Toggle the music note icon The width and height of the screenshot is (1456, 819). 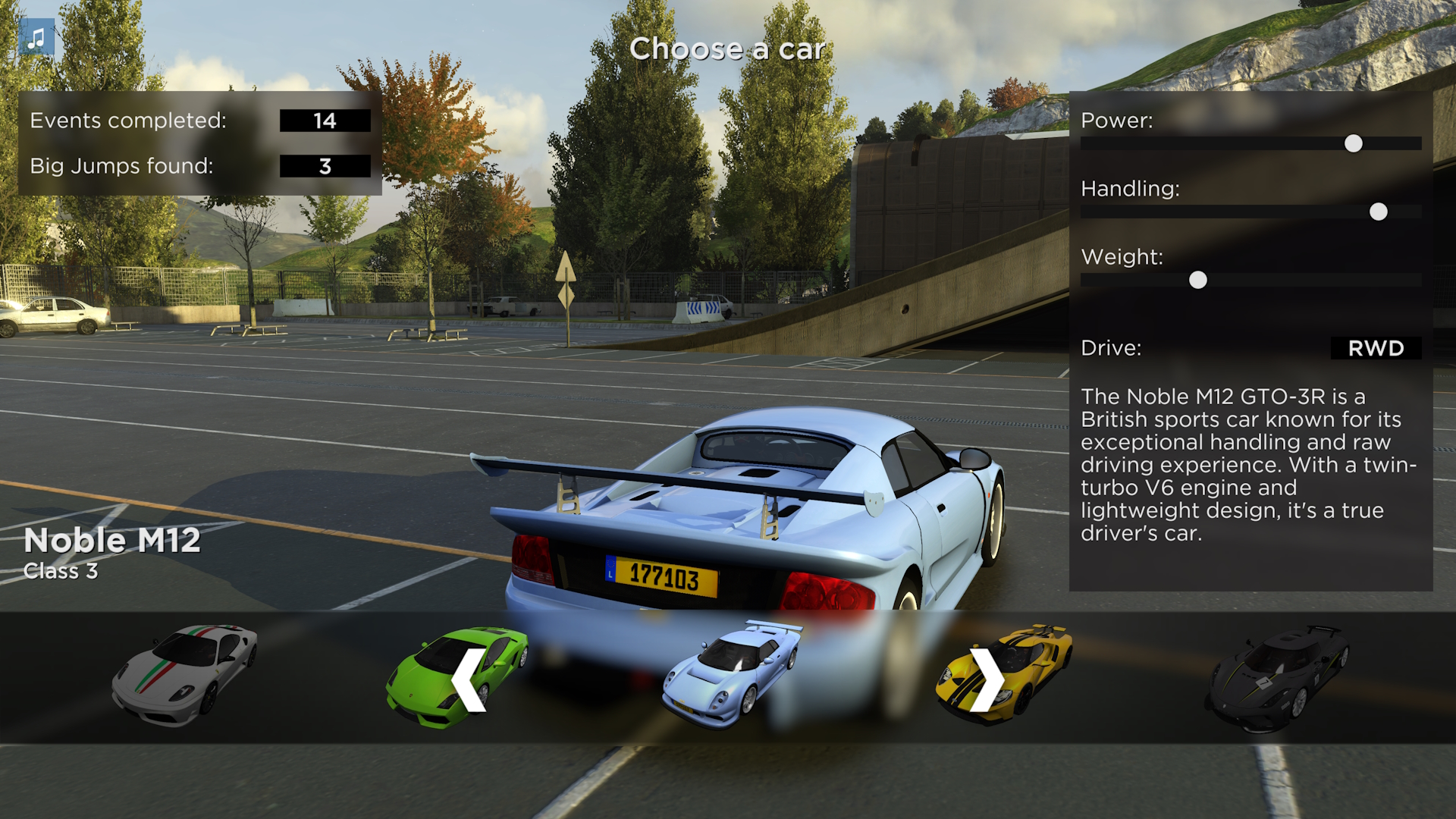point(36,38)
